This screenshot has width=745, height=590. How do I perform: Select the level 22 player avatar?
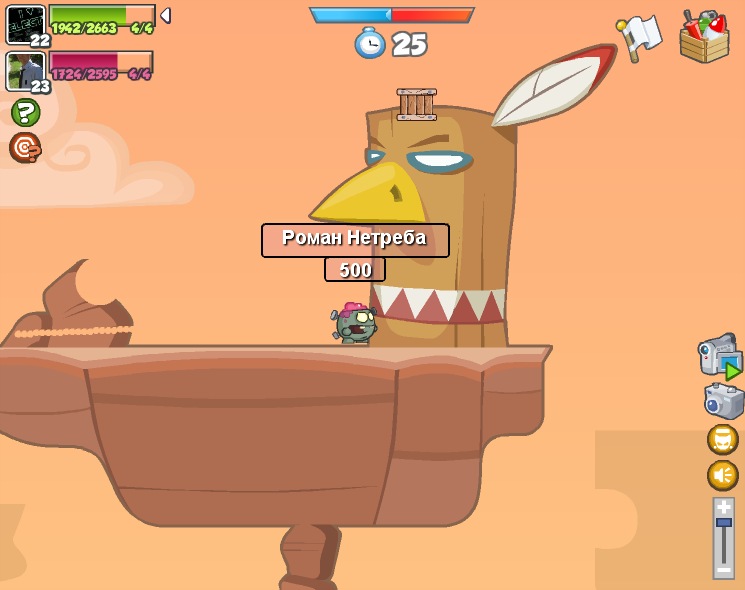[25, 24]
